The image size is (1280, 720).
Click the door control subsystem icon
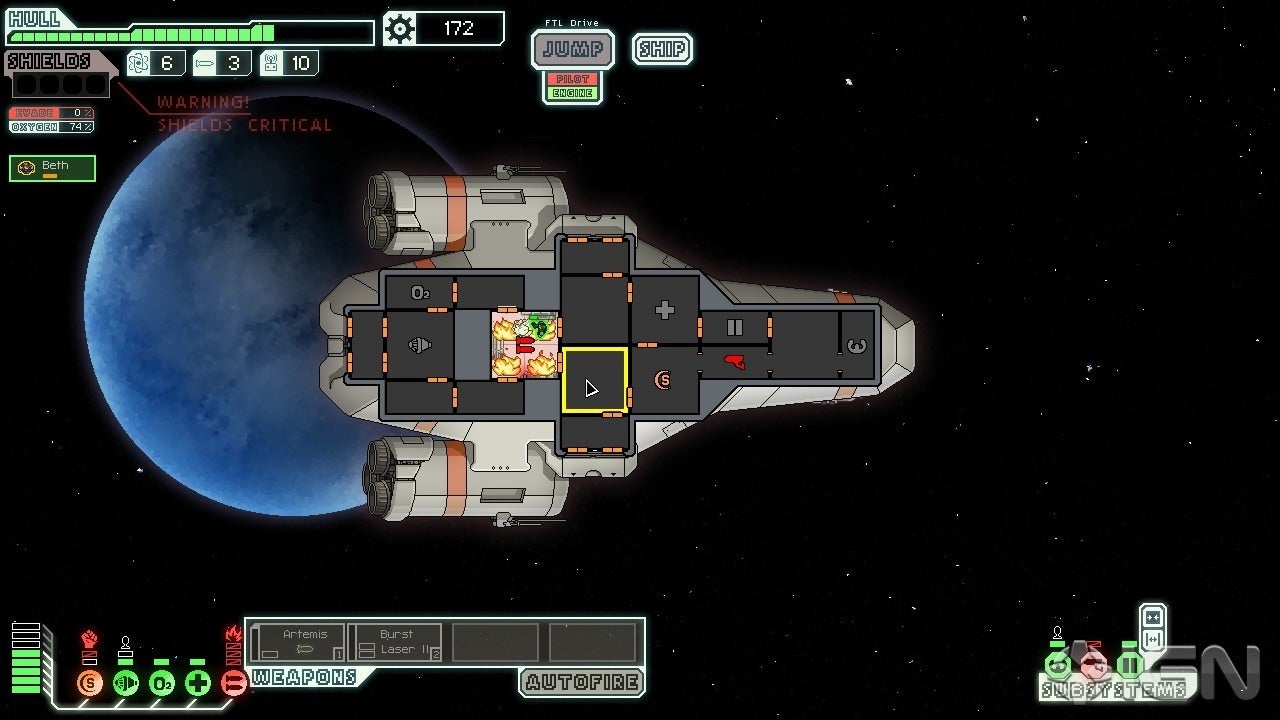pyautogui.click(x=1129, y=664)
